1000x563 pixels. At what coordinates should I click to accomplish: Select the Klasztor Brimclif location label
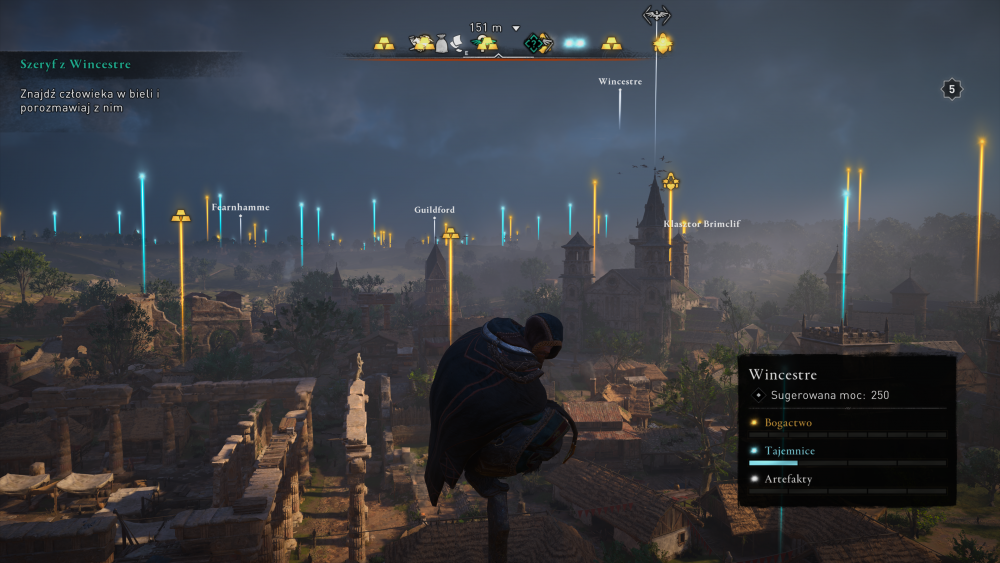701,224
